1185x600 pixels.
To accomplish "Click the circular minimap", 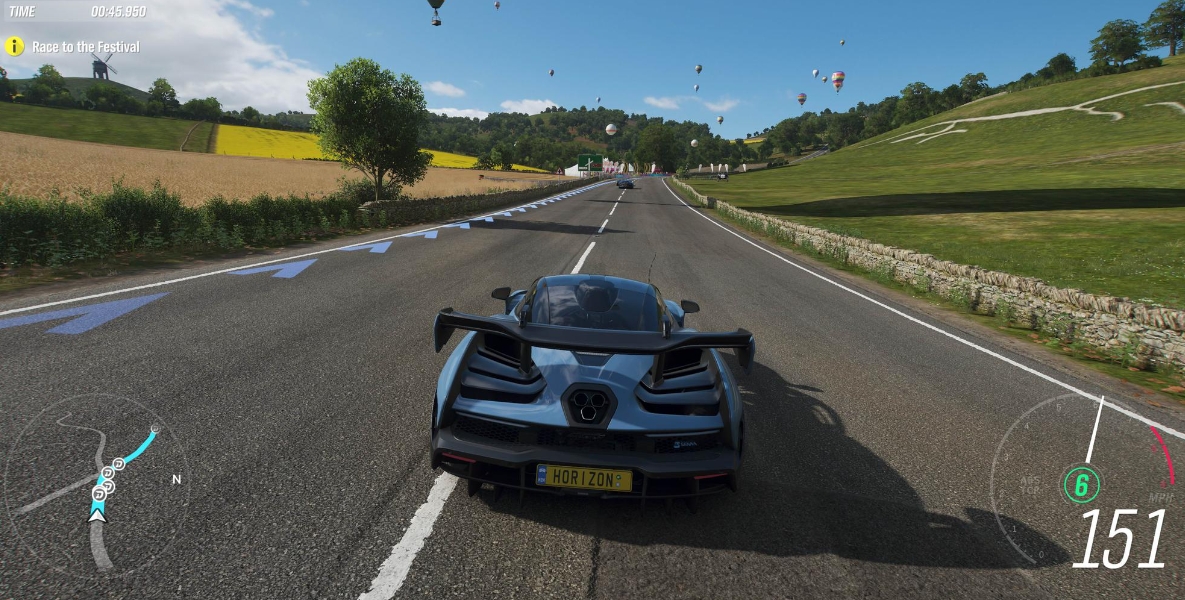I will pos(97,483).
